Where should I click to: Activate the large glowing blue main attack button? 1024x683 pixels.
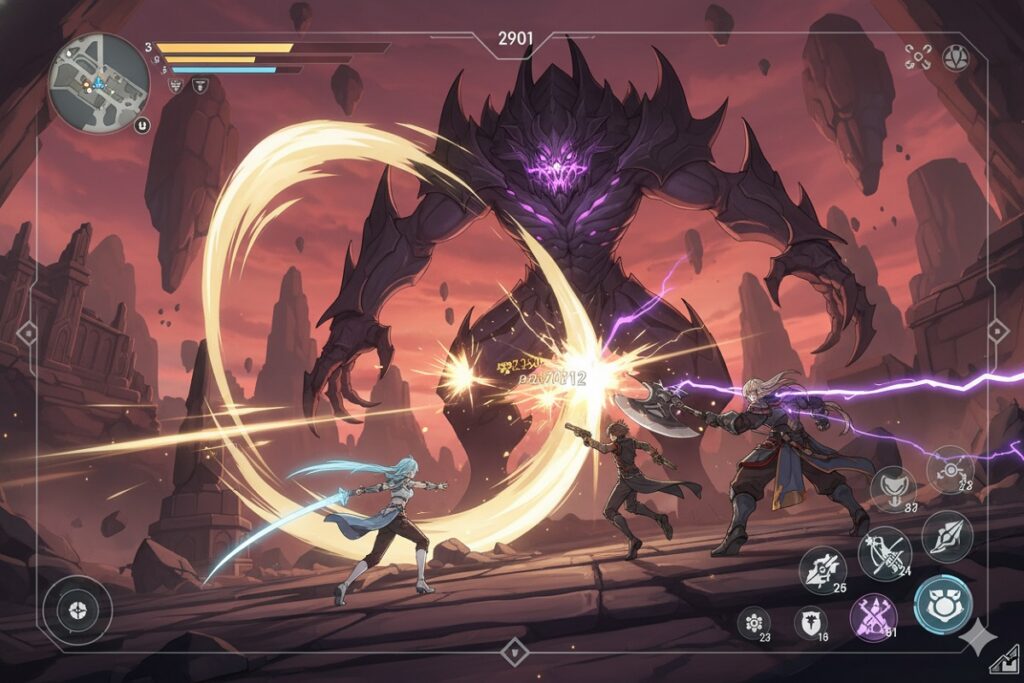[x=942, y=604]
